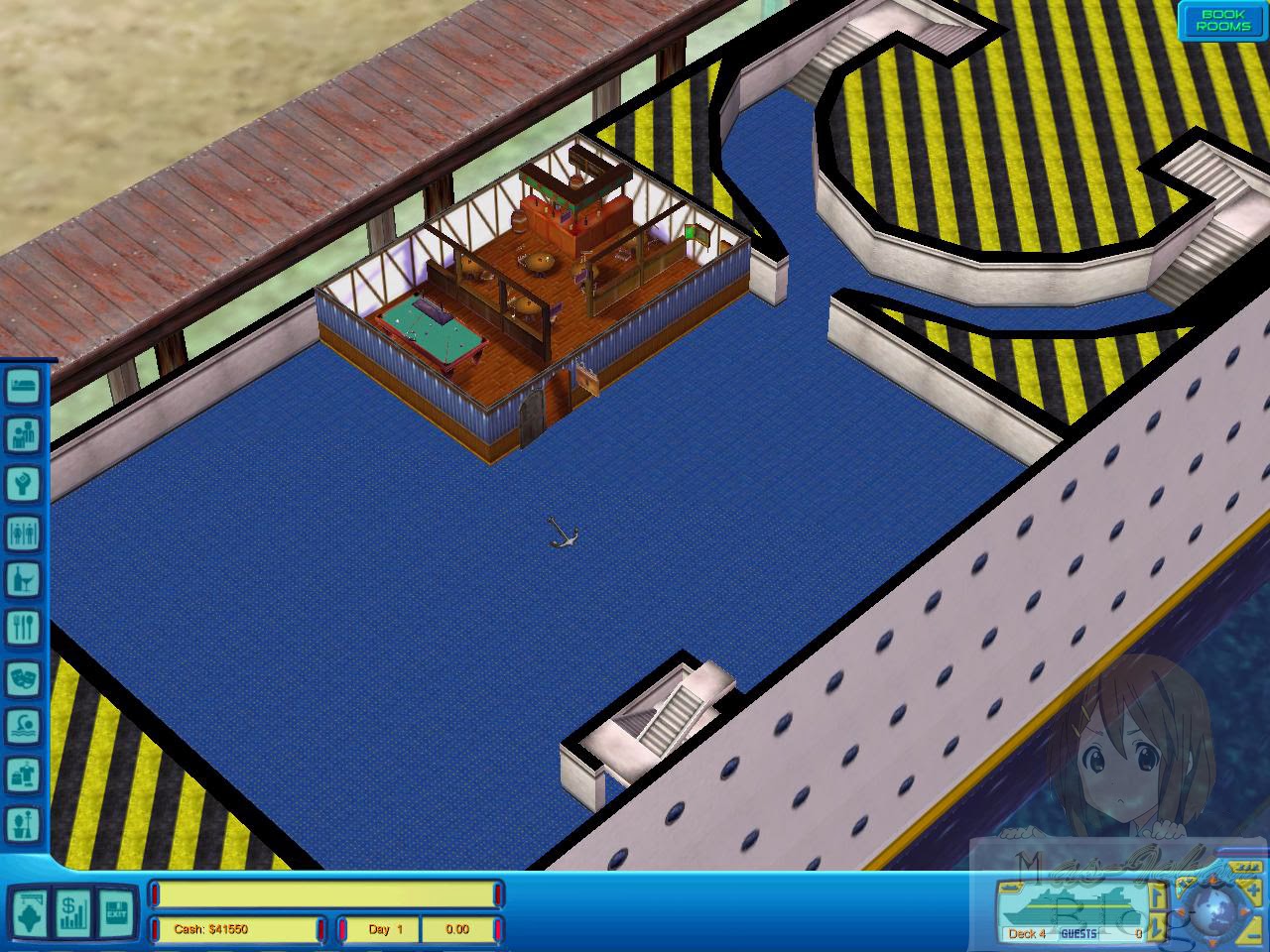Open the retail shopping icon
Viewport: 1270px width, 952px height.
pos(22,773)
